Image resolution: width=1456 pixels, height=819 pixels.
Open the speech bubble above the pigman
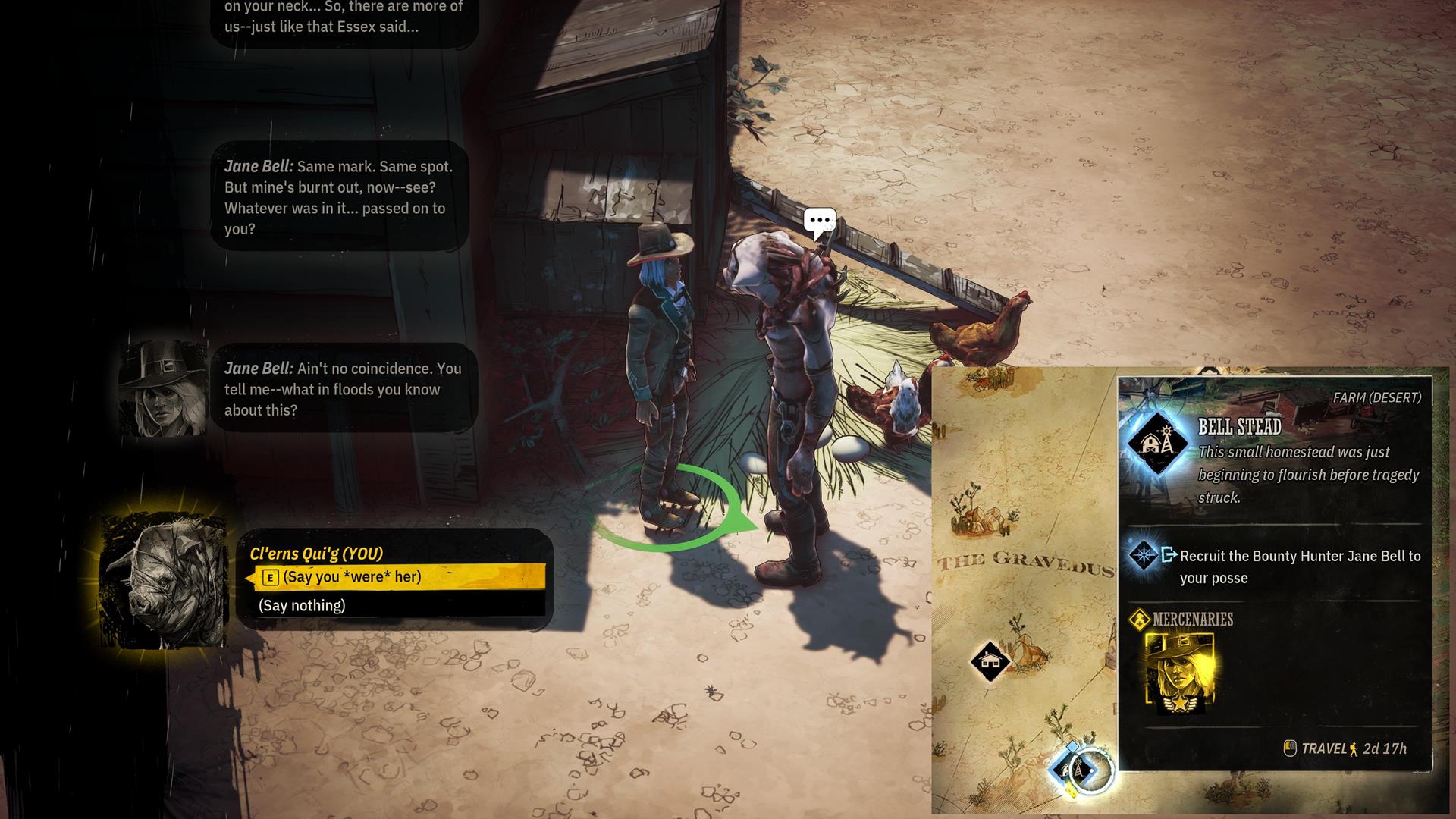pos(820,221)
